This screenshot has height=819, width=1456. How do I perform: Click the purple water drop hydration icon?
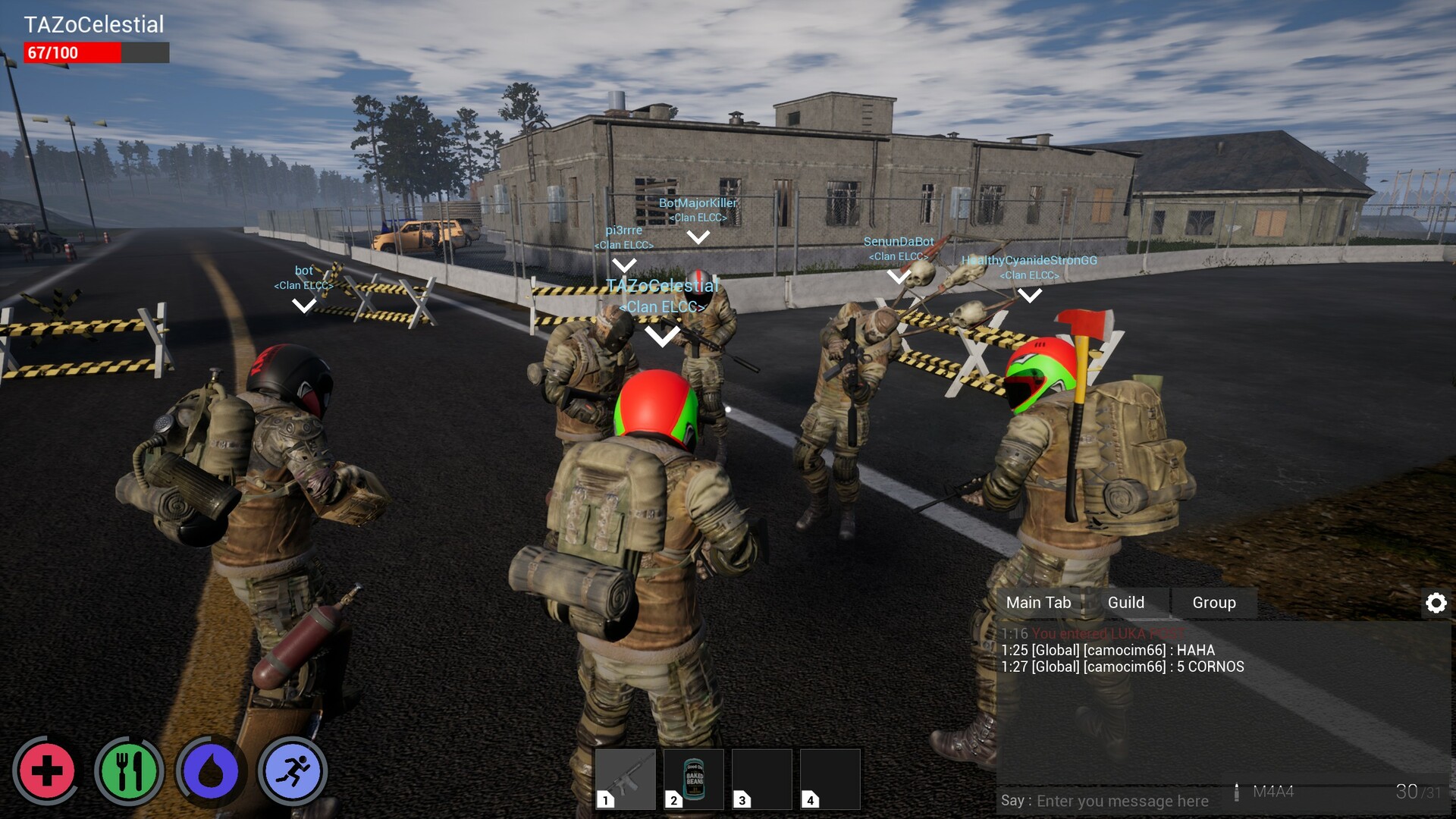pyautogui.click(x=211, y=771)
